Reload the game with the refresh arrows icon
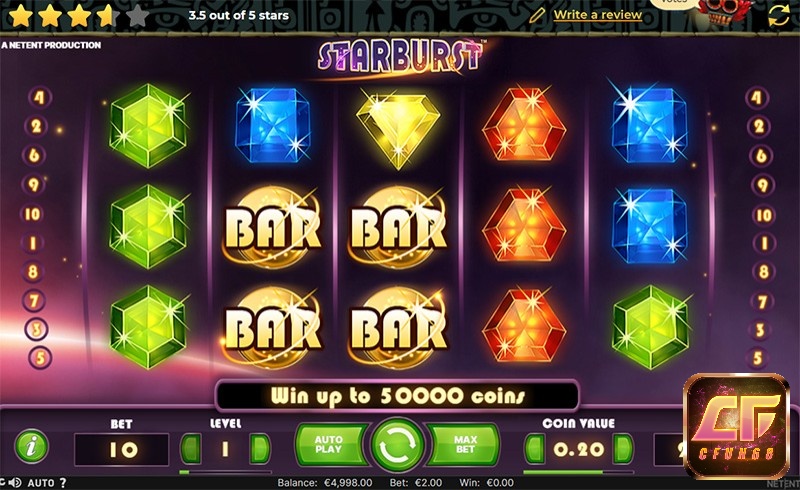 coord(777,15)
